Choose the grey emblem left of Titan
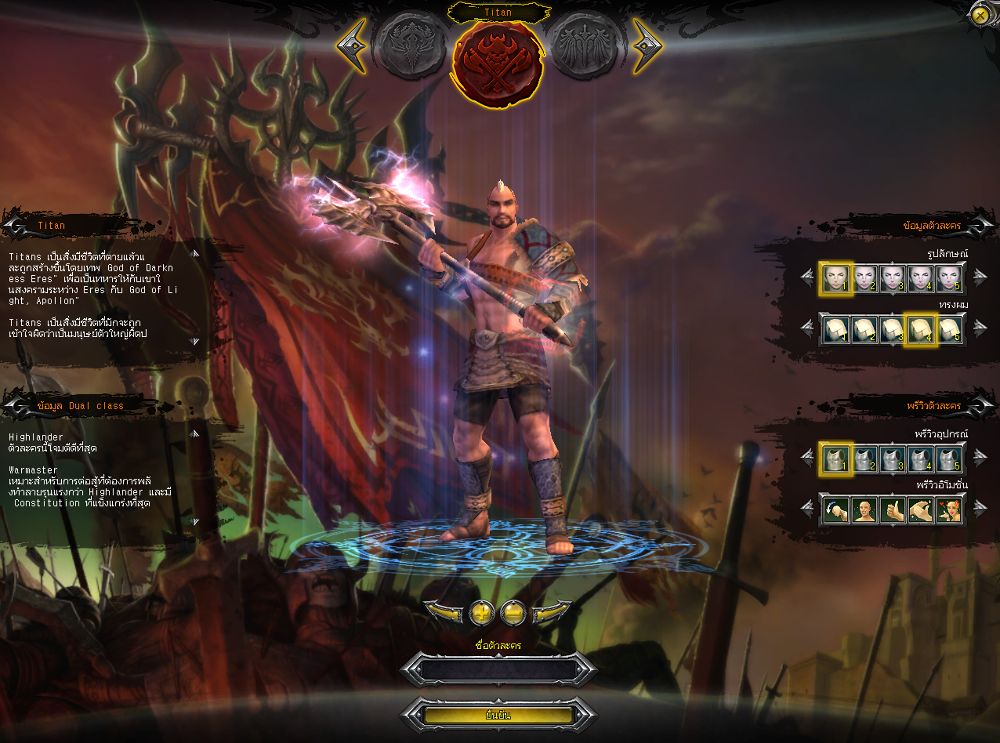This screenshot has width=1000, height=743. [410, 46]
